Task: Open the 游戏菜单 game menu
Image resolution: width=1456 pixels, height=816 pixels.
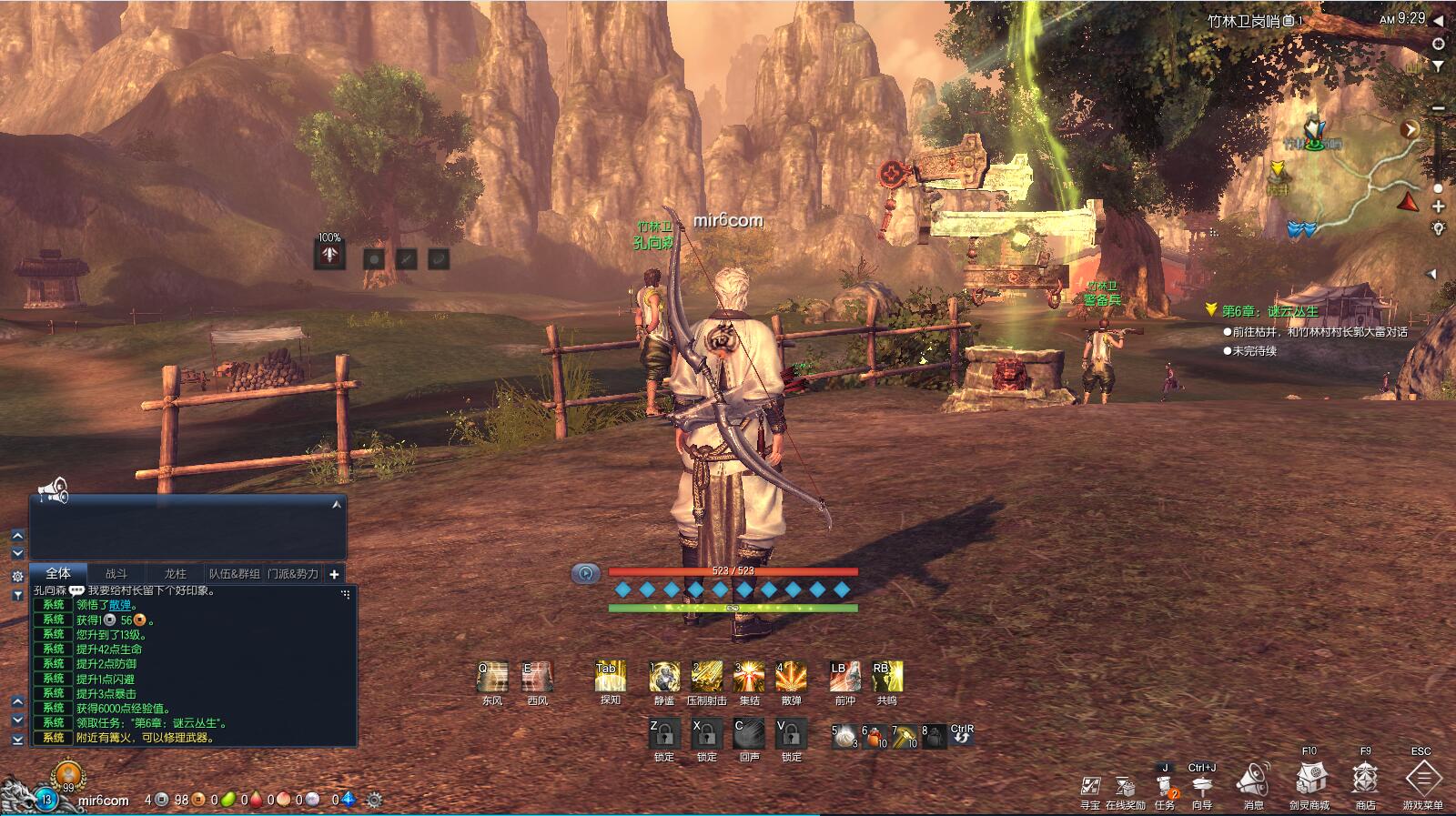Action: click(1423, 780)
